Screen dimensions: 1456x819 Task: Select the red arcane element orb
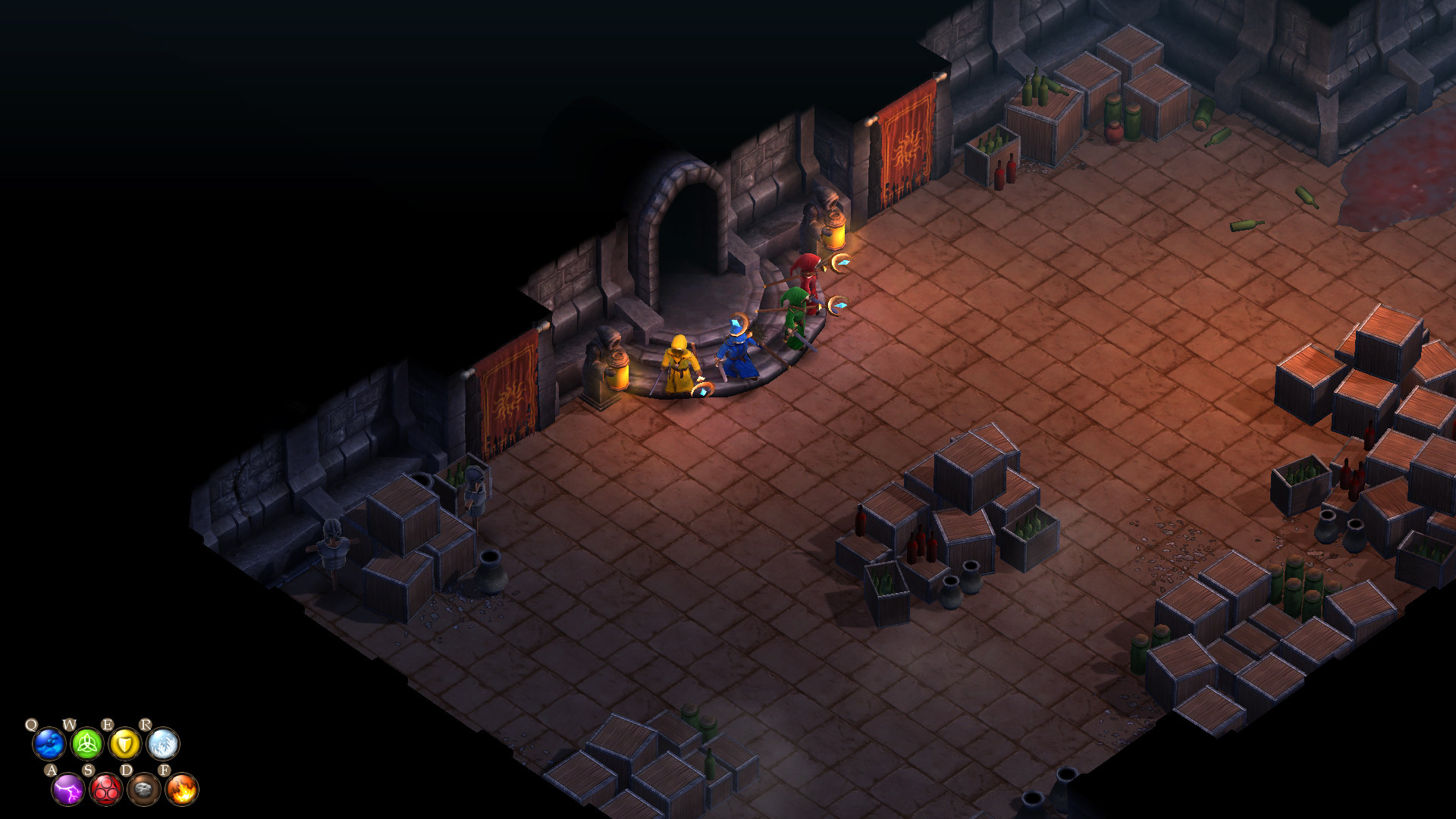click(x=106, y=789)
